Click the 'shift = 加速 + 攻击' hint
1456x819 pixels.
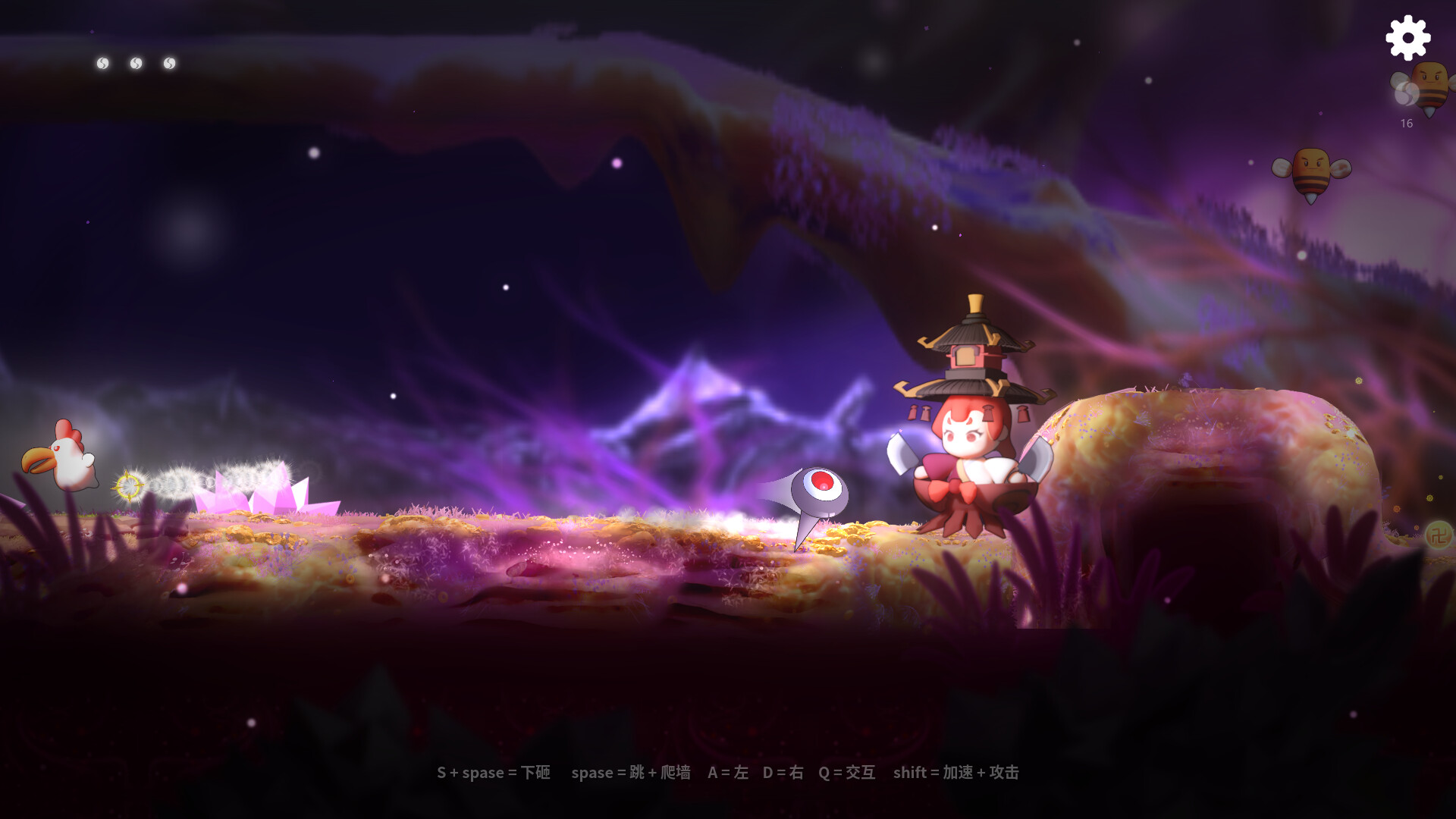(956, 773)
